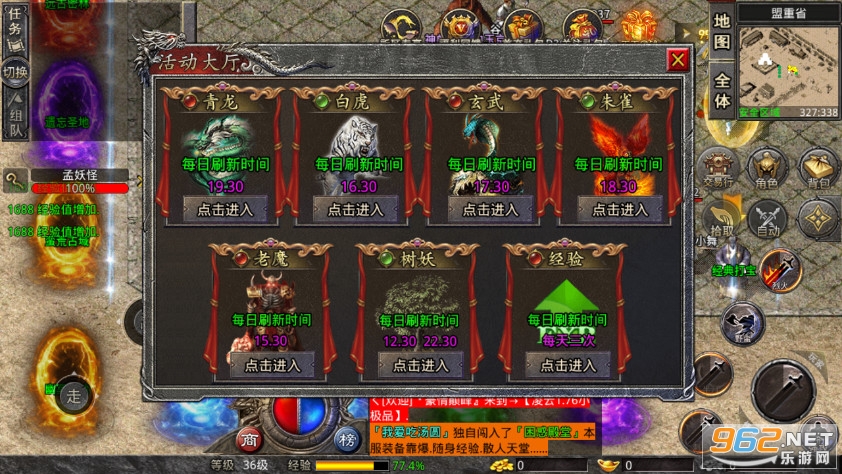Open the 商 shop button

248,439
